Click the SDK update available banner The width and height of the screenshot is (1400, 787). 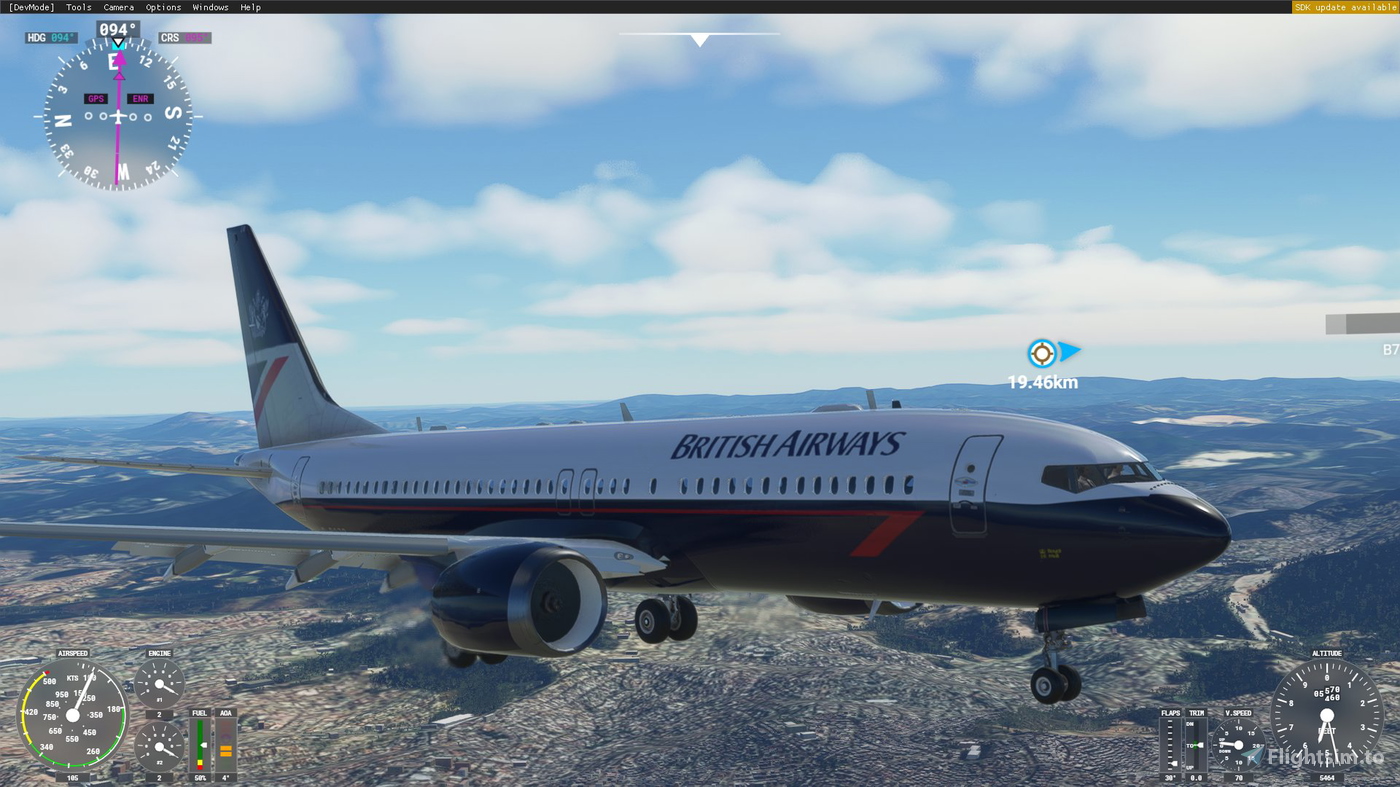click(x=1344, y=5)
